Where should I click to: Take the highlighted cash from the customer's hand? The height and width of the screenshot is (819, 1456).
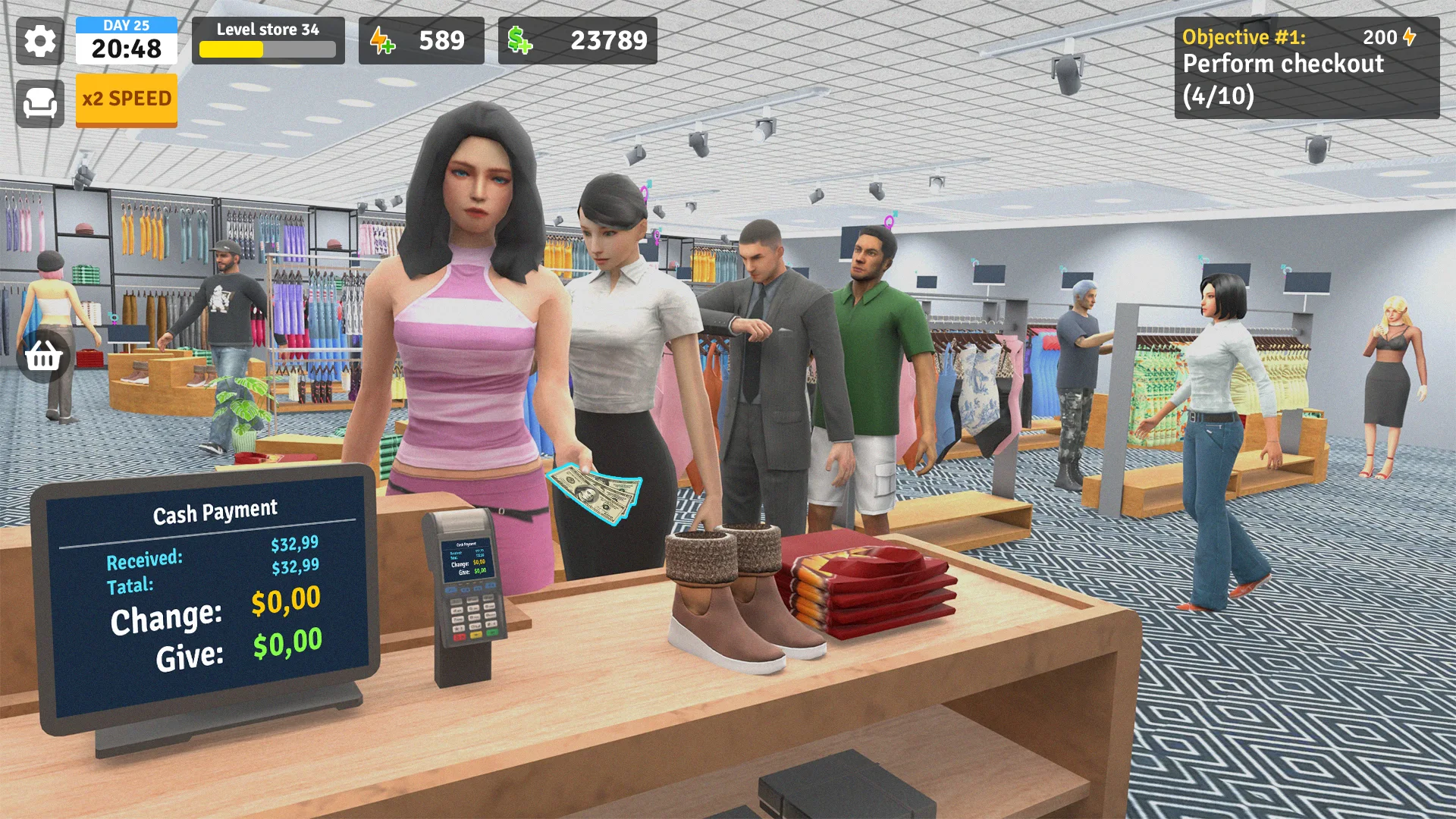coord(595,493)
